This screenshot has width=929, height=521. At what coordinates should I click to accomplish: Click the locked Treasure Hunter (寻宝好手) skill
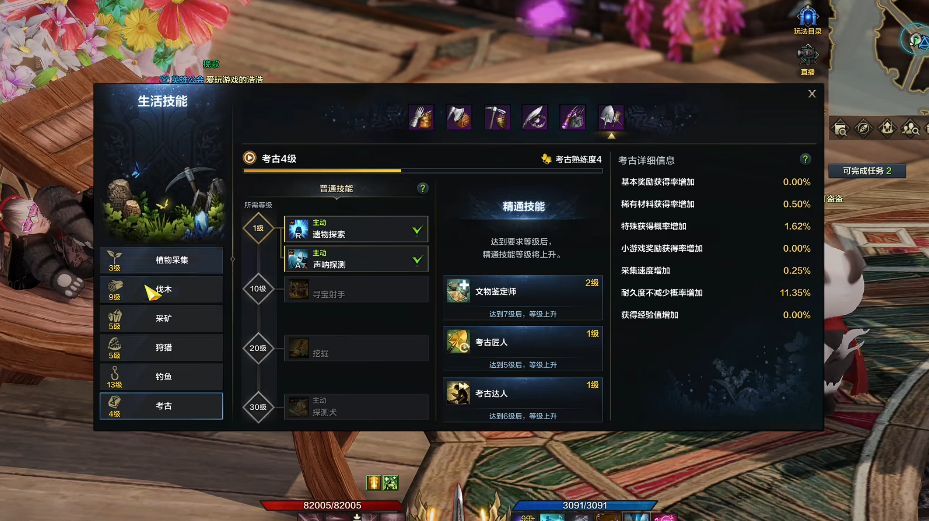356,289
